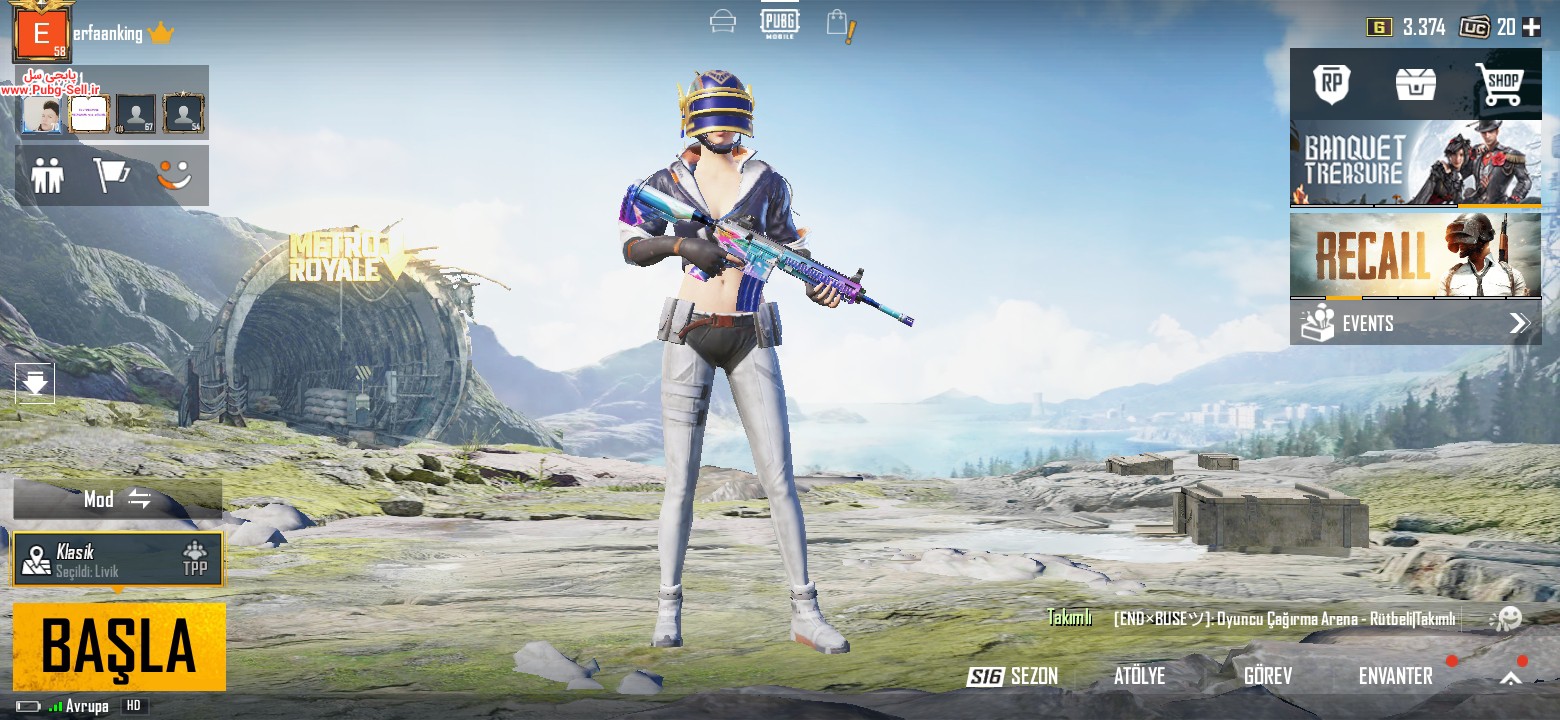The image size is (1560, 720).
Task: View the Banquet Treasure banner
Action: click(x=1415, y=163)
